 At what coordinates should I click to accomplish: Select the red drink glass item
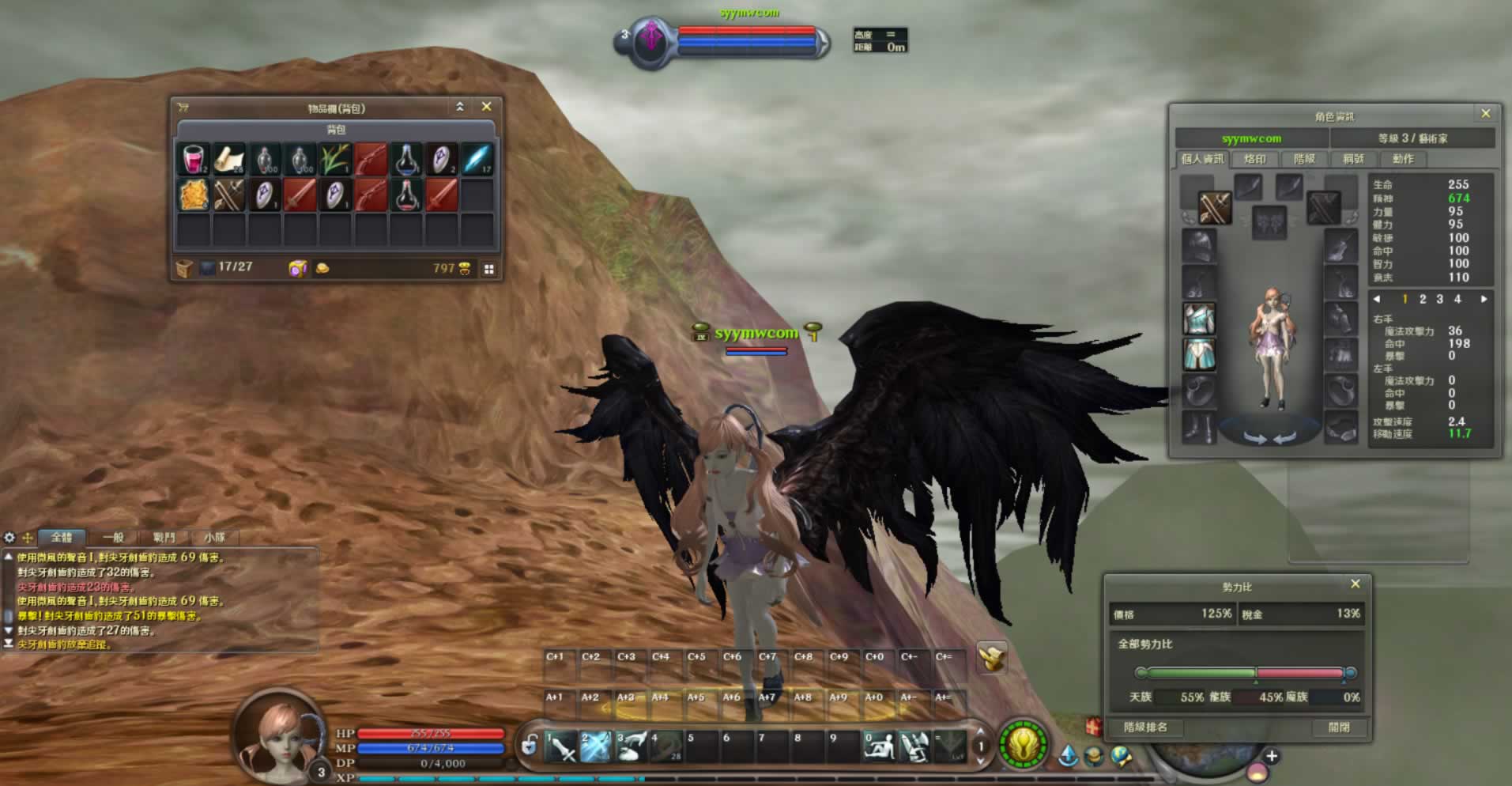193,159
